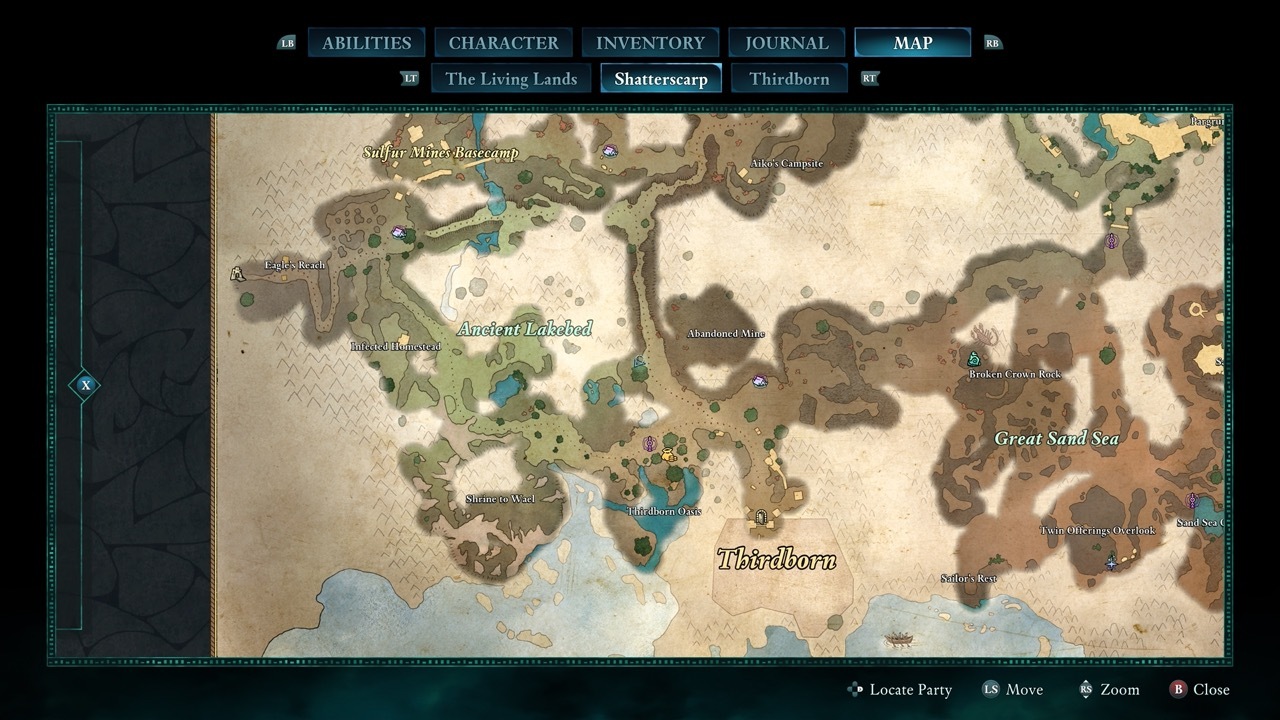The height and width of the screenshot is (720, 1280).
Task: Go to the Inventory tab
Action: [x=650, y=43]
